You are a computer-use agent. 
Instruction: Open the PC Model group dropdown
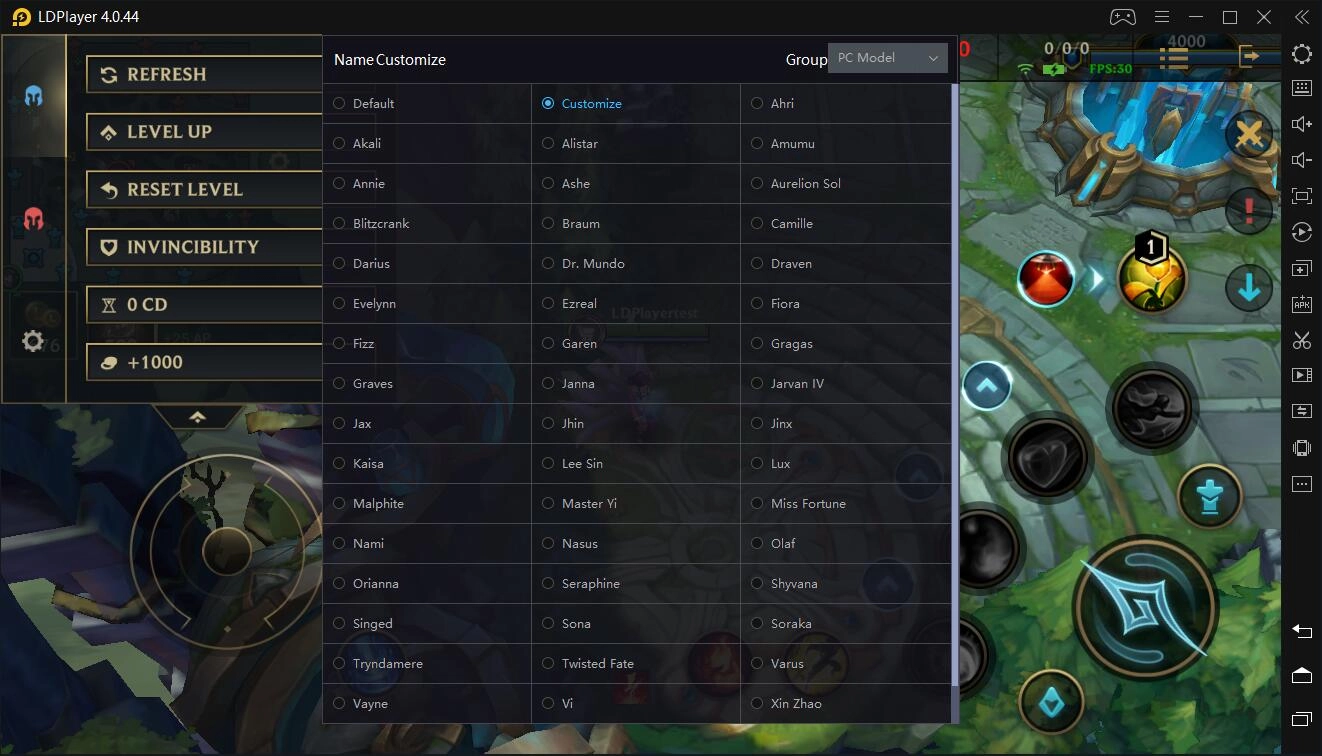[x=887, y=58]
